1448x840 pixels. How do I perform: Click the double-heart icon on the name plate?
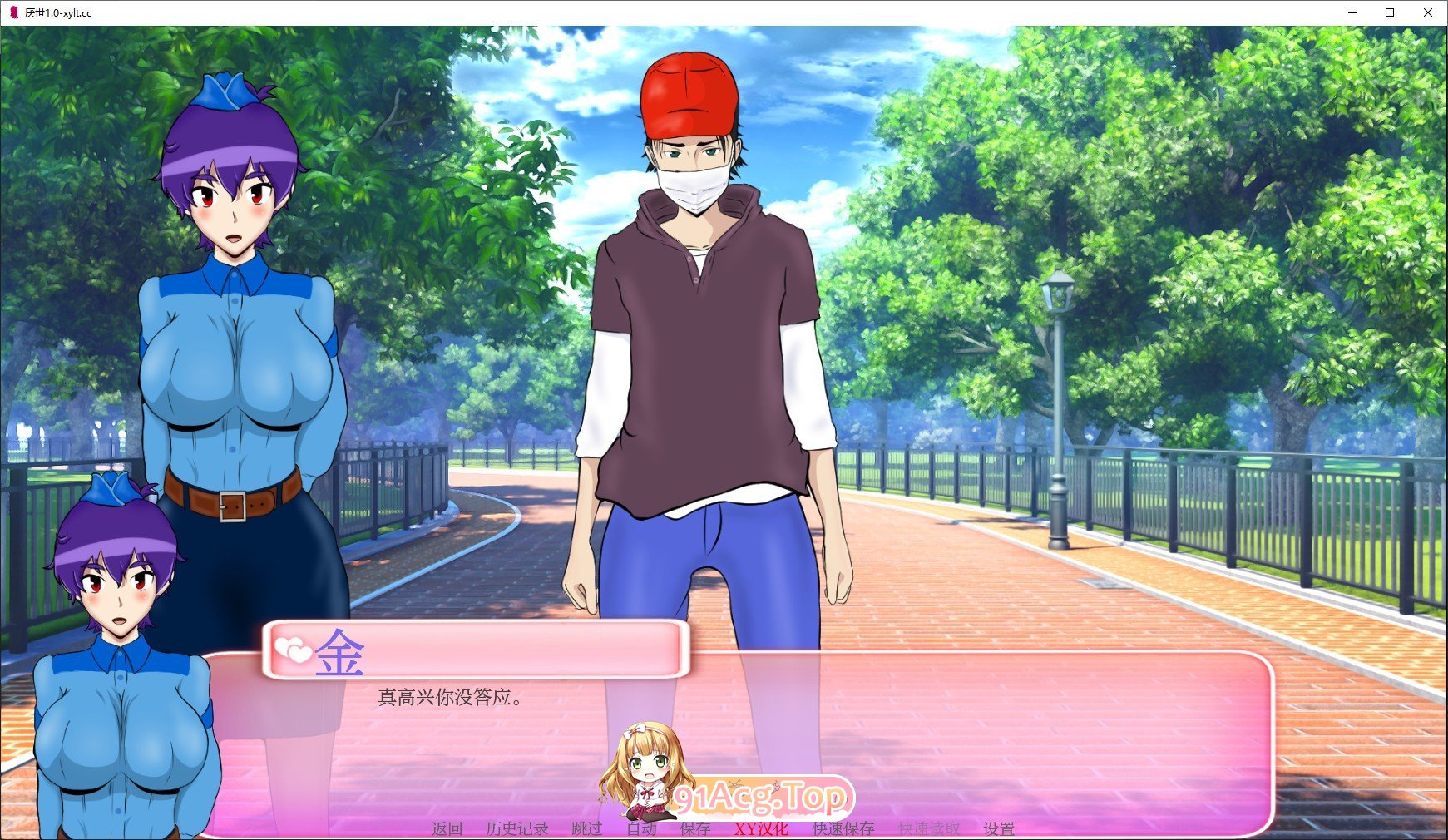point(293,648)
